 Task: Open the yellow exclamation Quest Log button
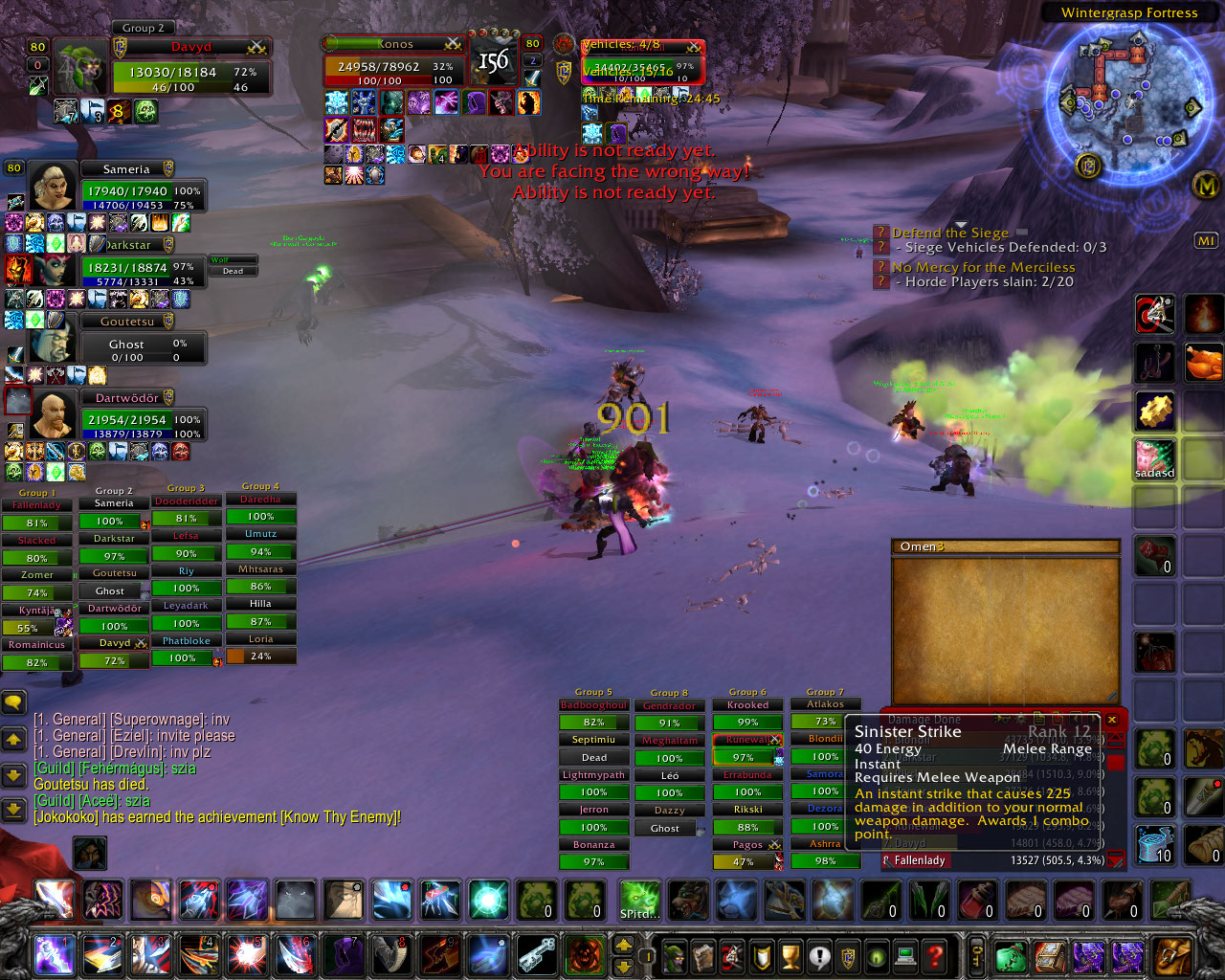coord(819,955)
